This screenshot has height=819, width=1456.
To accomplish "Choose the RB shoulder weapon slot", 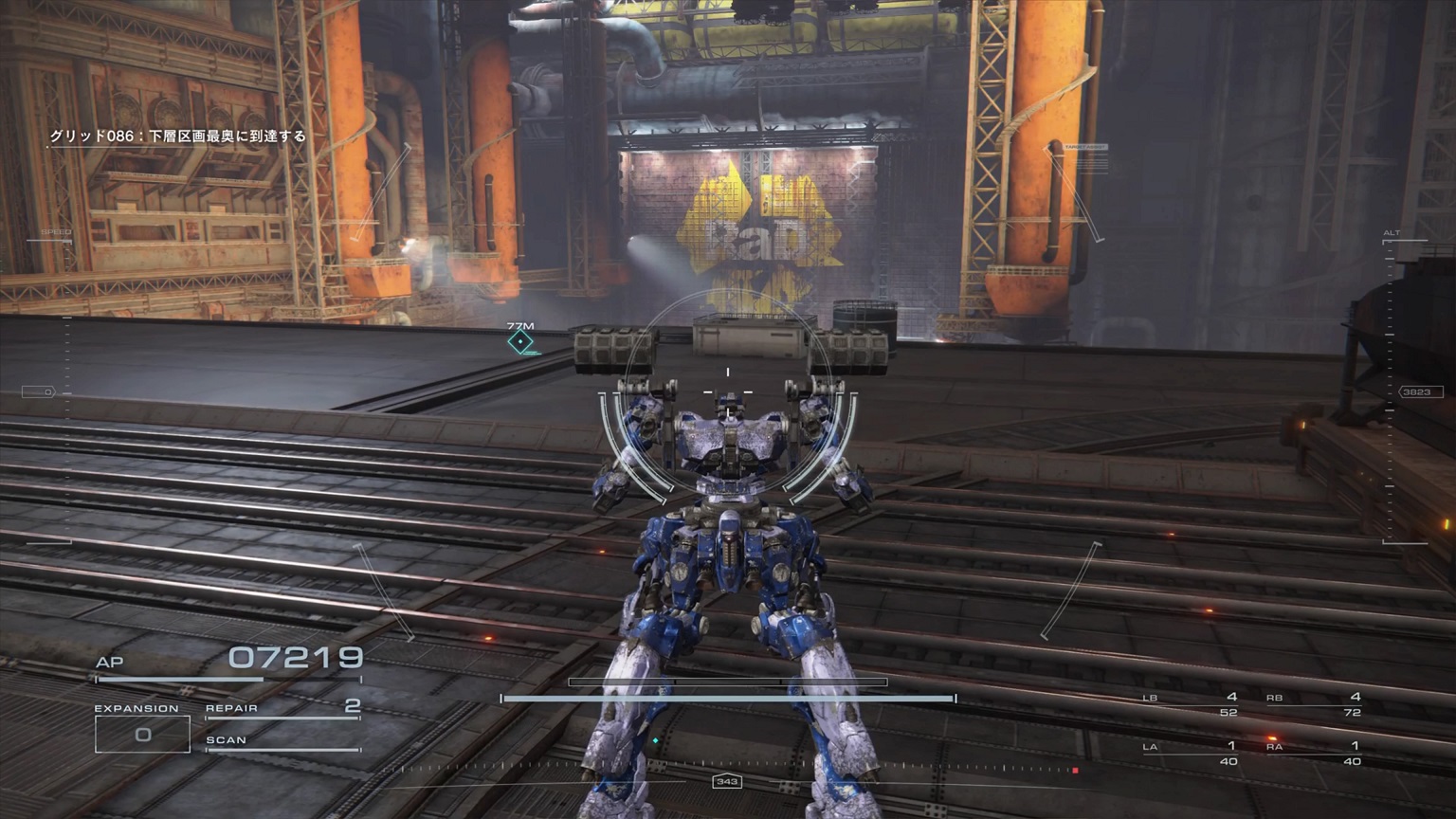I will pyautogui.click(x=1314, y=703).
